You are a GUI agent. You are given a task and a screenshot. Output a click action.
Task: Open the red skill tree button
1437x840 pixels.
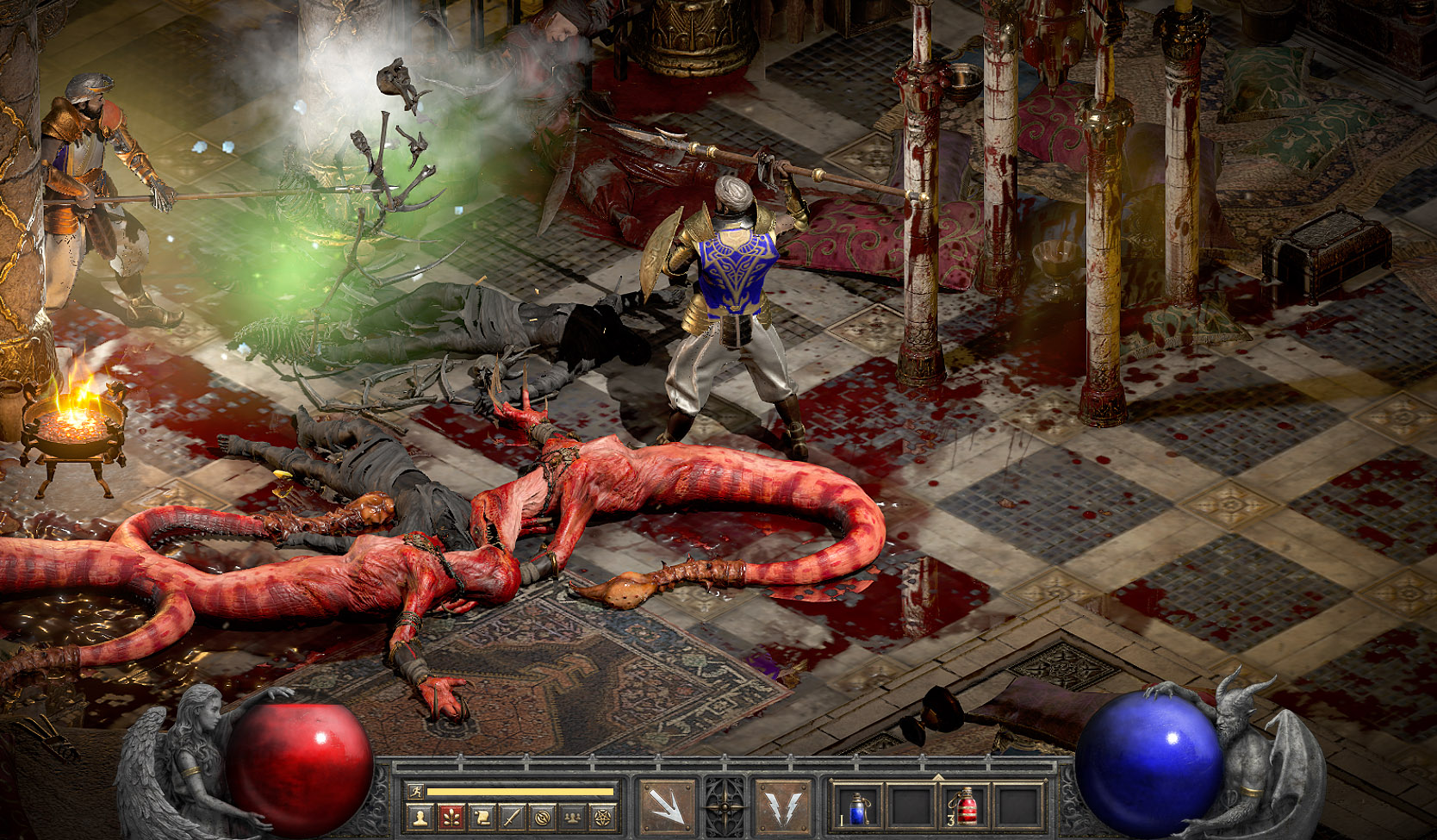click(451, 817)
